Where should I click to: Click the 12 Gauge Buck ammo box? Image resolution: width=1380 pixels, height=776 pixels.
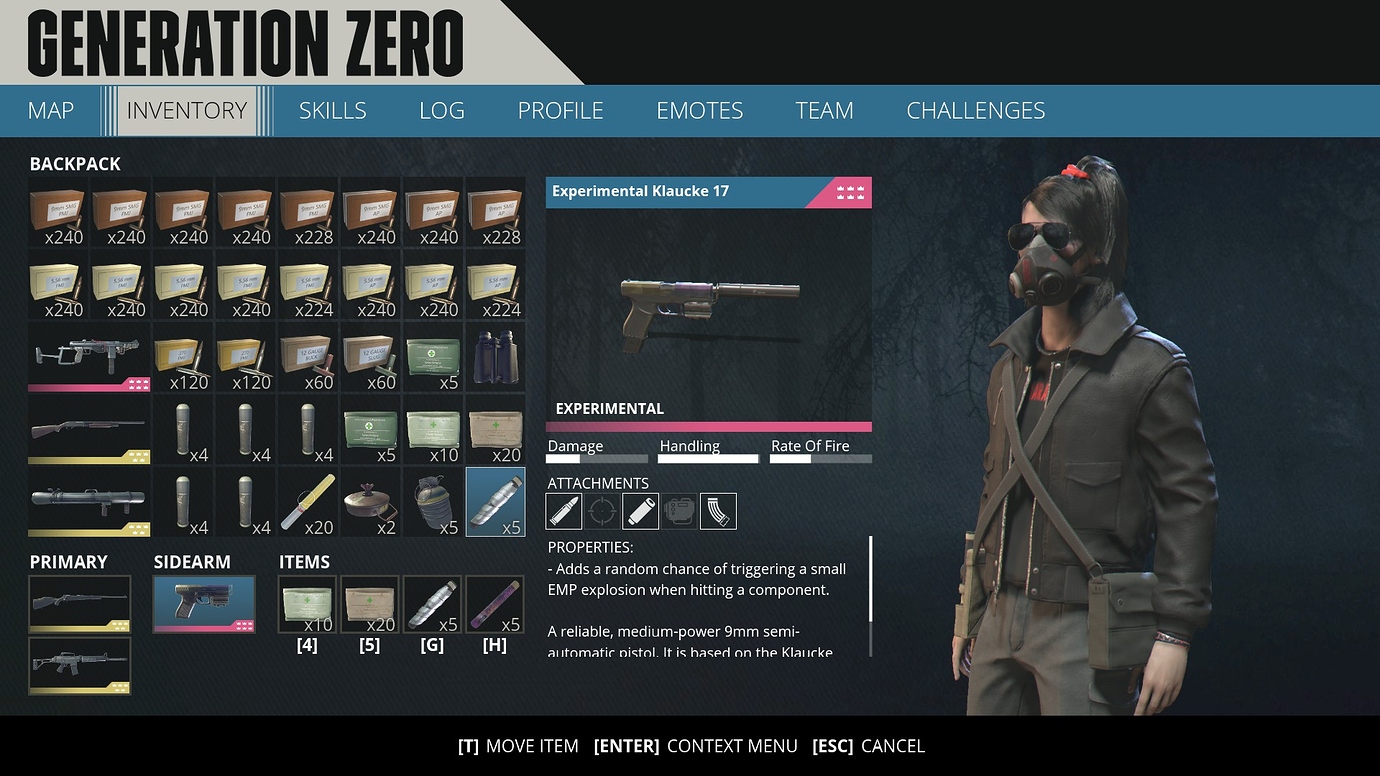pos(307,358)
